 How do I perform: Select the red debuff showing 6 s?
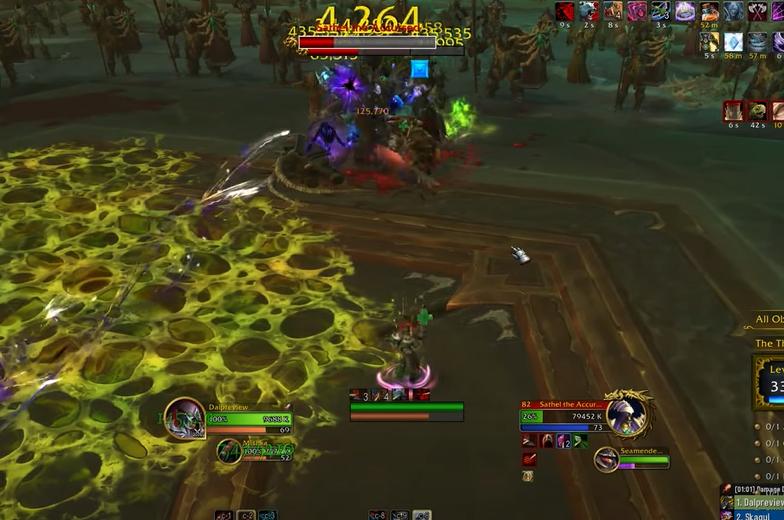click(x=734, y=111)
